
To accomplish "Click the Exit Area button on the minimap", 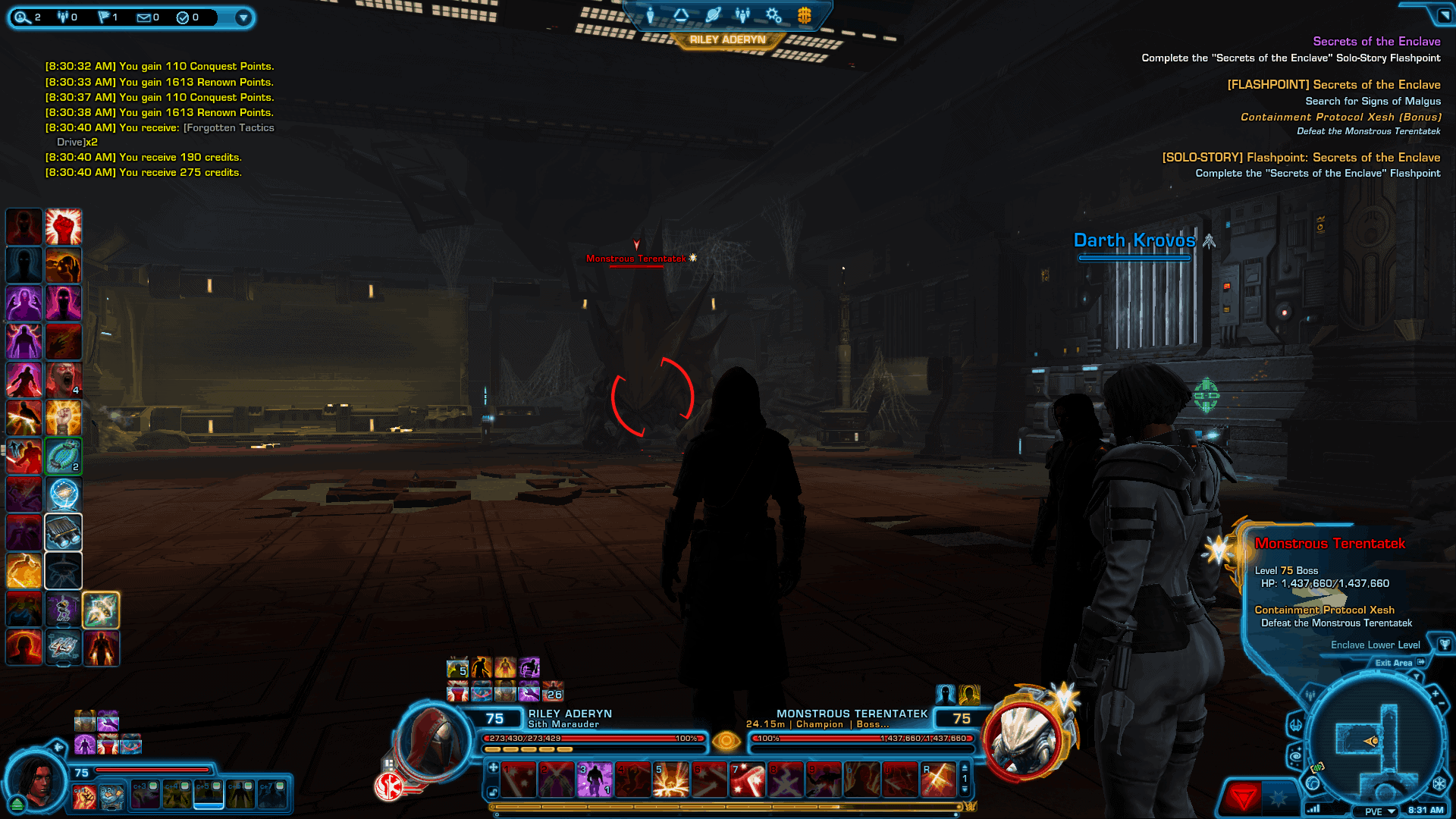I will click(x=1395, y=663).
